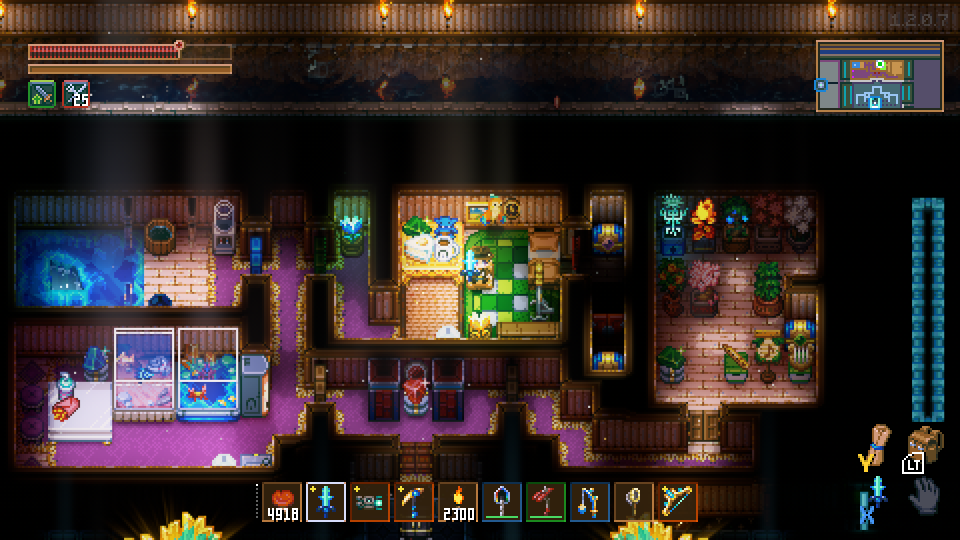
Task: Select the red hoe hotbar slot
Action: pyautogui.click(x=546, y=501)
